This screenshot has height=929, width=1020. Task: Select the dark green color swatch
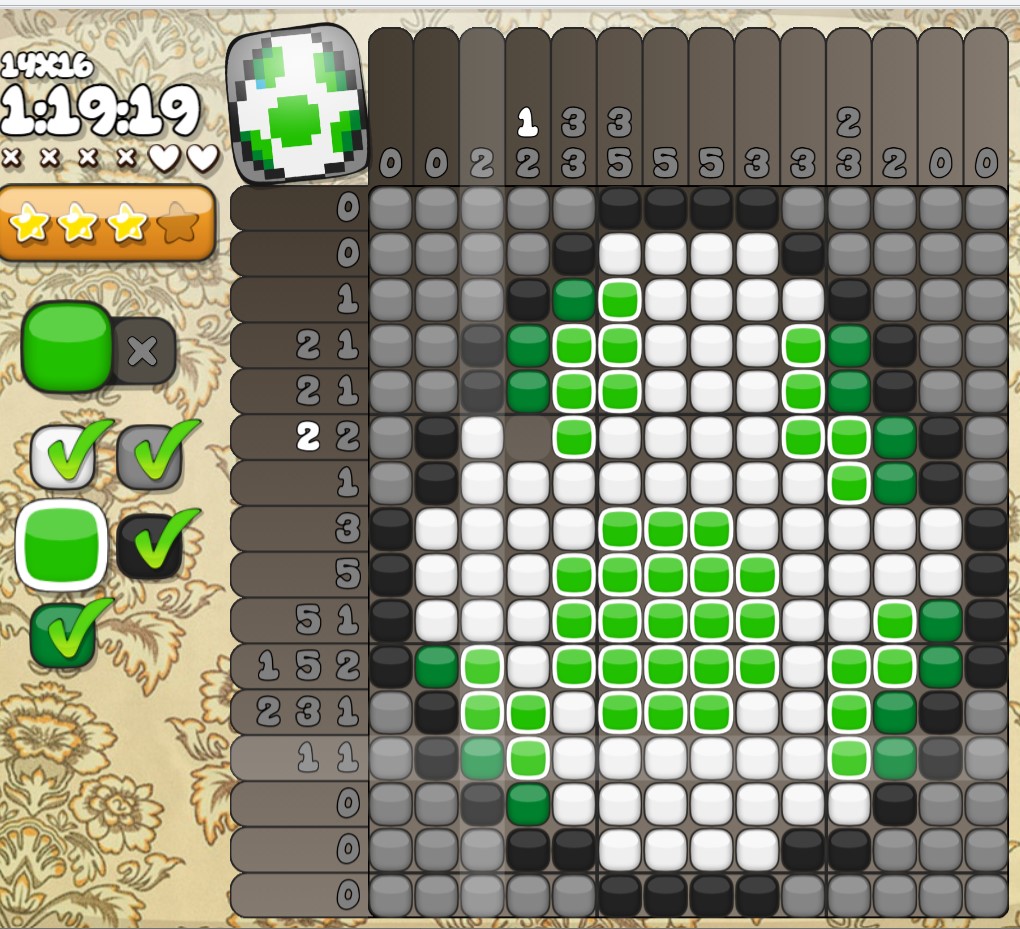63,634
